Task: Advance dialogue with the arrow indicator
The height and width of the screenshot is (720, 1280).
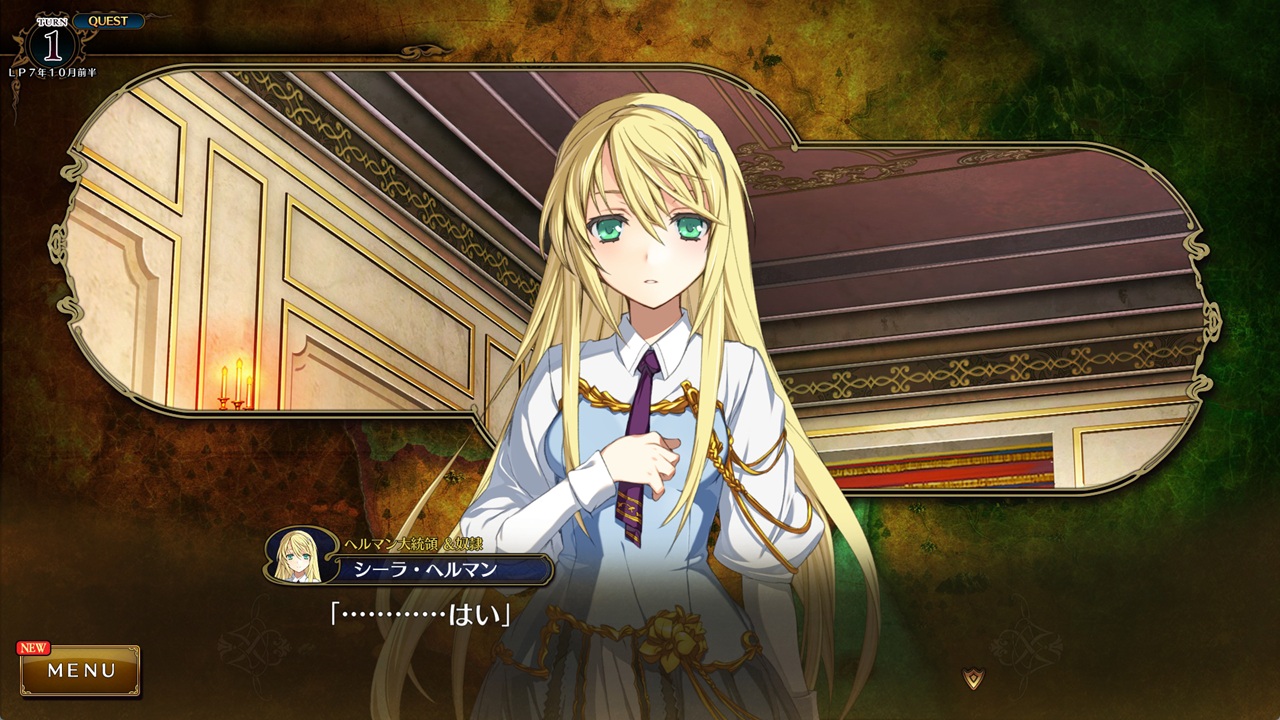Action: pos(973,678)
